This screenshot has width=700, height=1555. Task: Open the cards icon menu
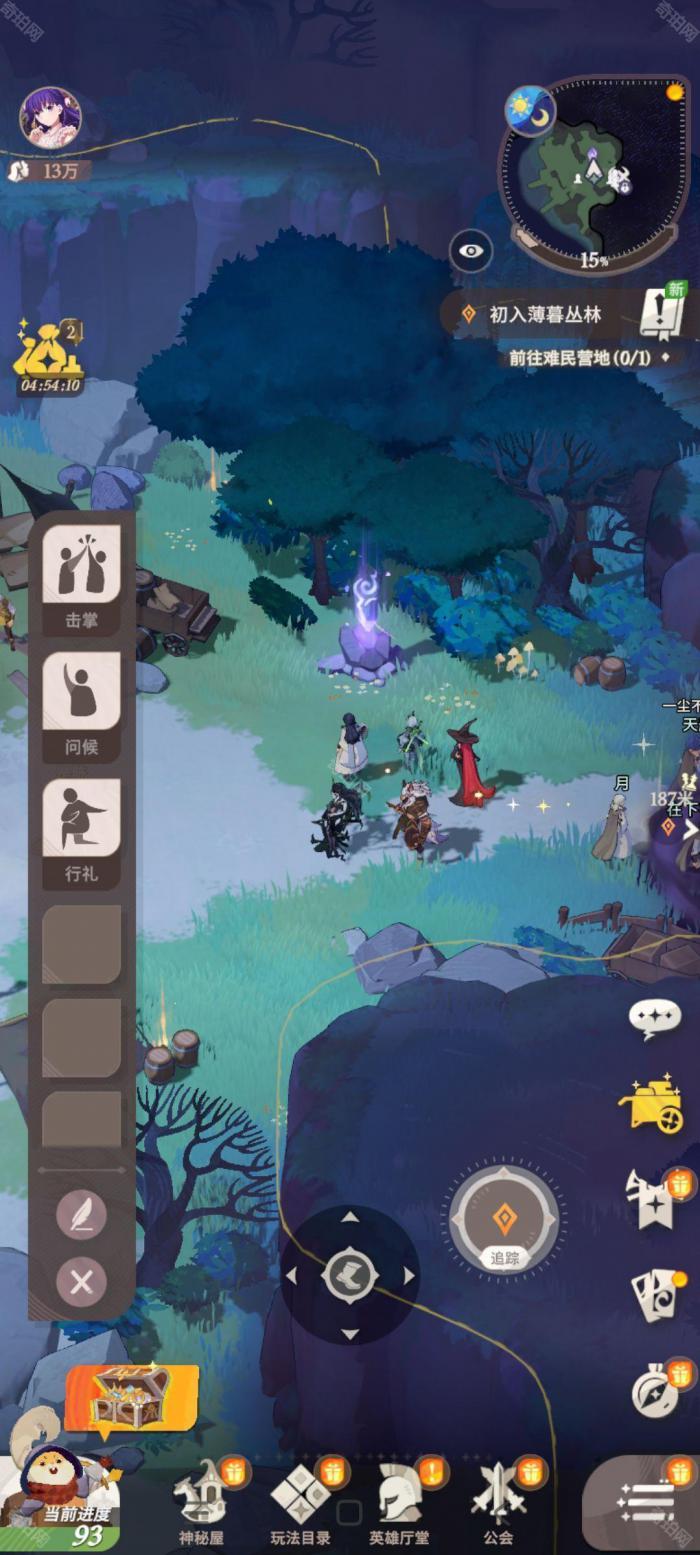click(656, 1296)
